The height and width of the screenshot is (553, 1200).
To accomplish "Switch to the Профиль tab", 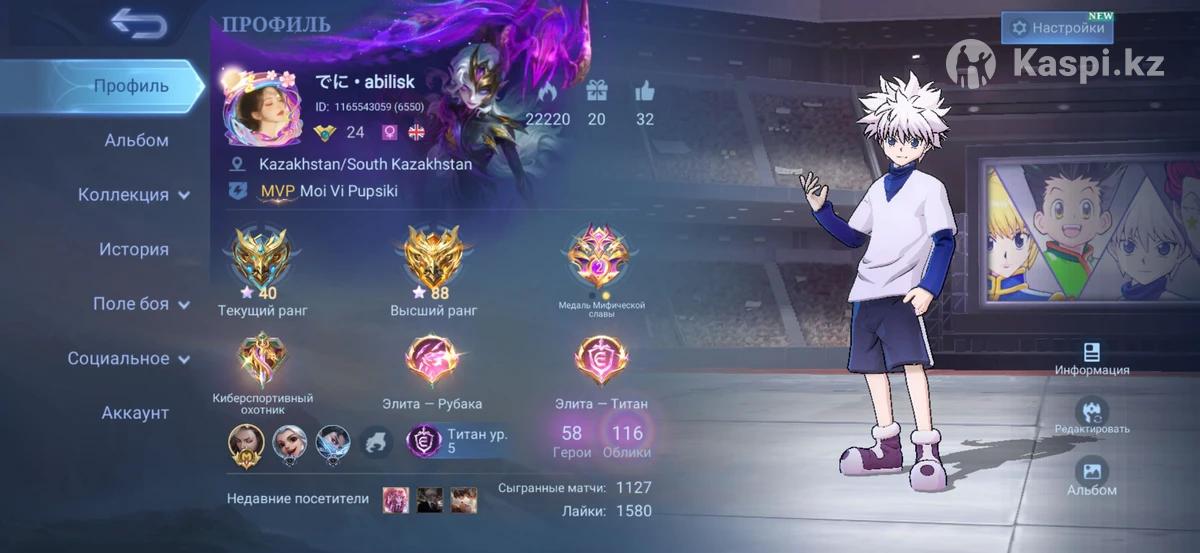I will click(x=131, y=86).
